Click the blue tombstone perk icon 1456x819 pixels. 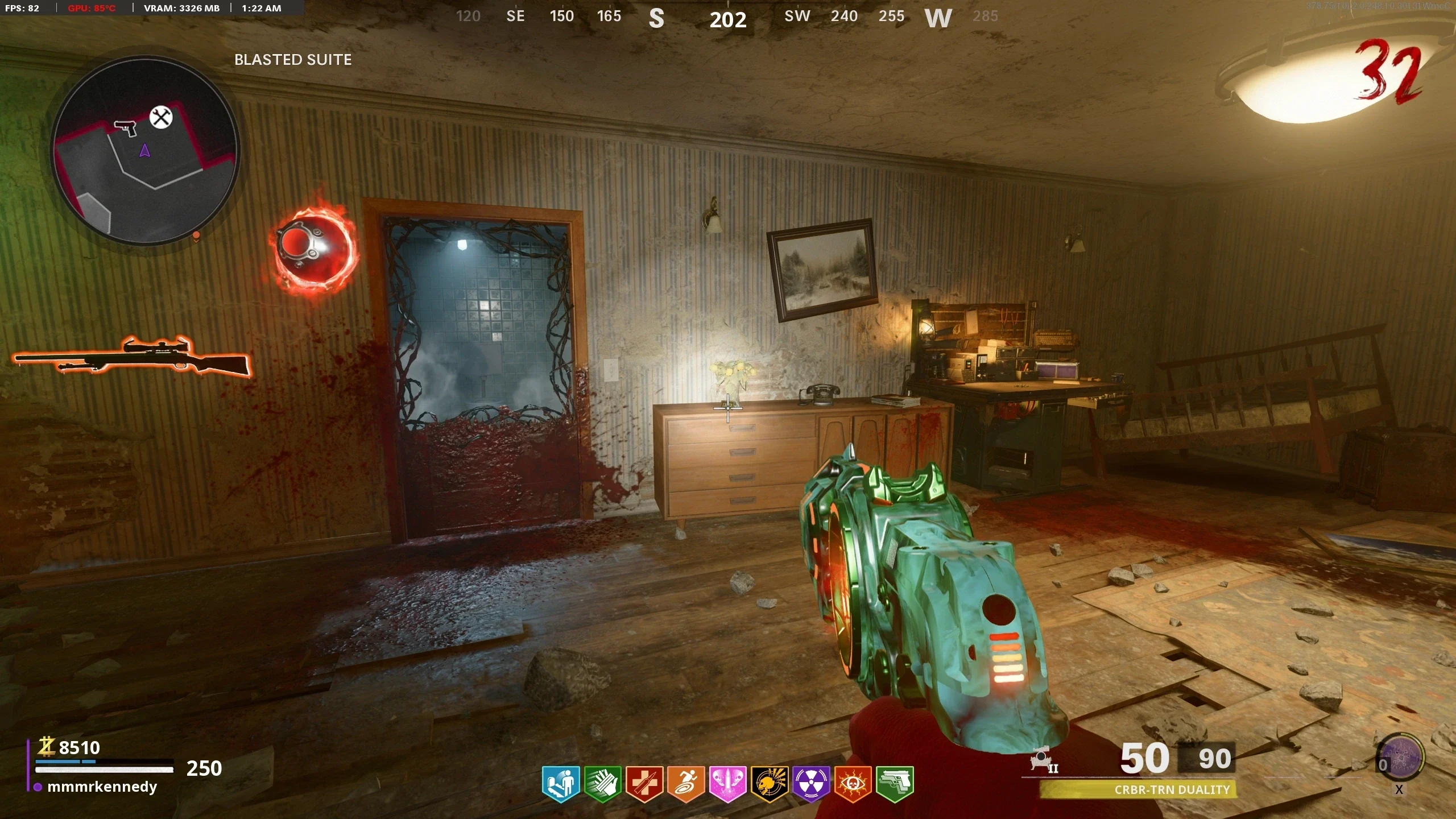click(x=561, y=784)
